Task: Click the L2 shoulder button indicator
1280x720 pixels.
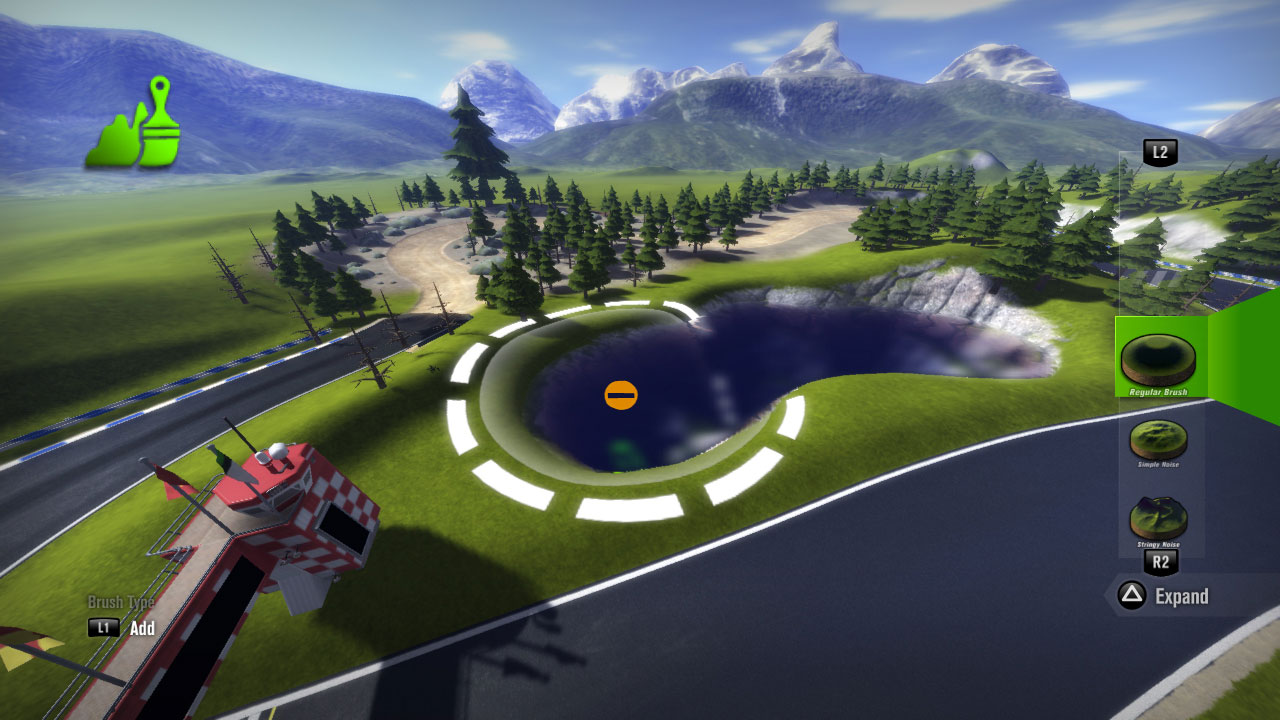Action: [1160, 151]
